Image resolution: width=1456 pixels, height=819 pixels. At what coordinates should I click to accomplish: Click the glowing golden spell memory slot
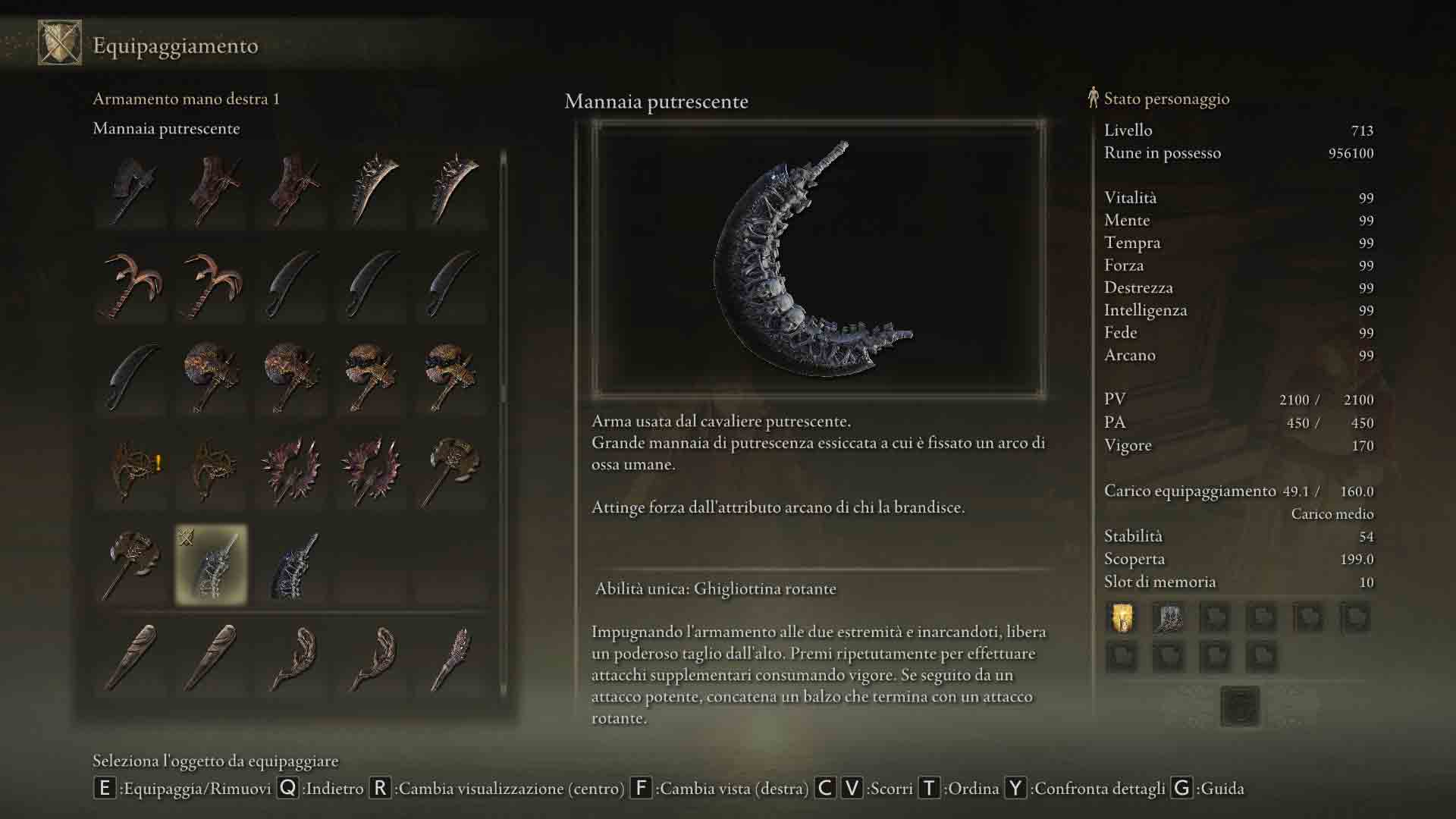click(x=1122, y=618)
